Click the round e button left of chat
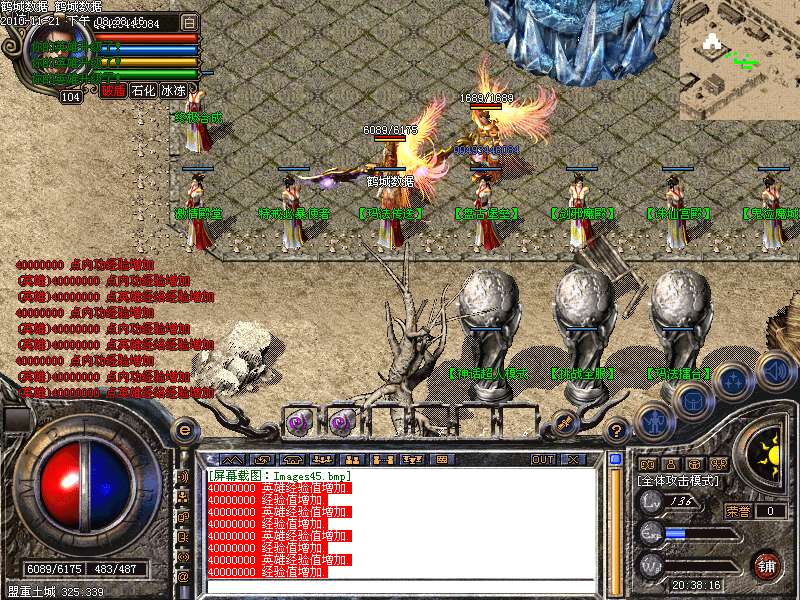 point(184,430)
